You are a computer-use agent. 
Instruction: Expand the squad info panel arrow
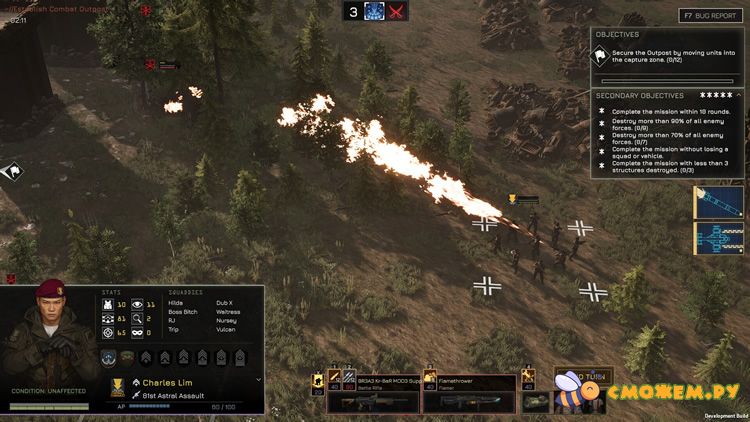point(258,381)
